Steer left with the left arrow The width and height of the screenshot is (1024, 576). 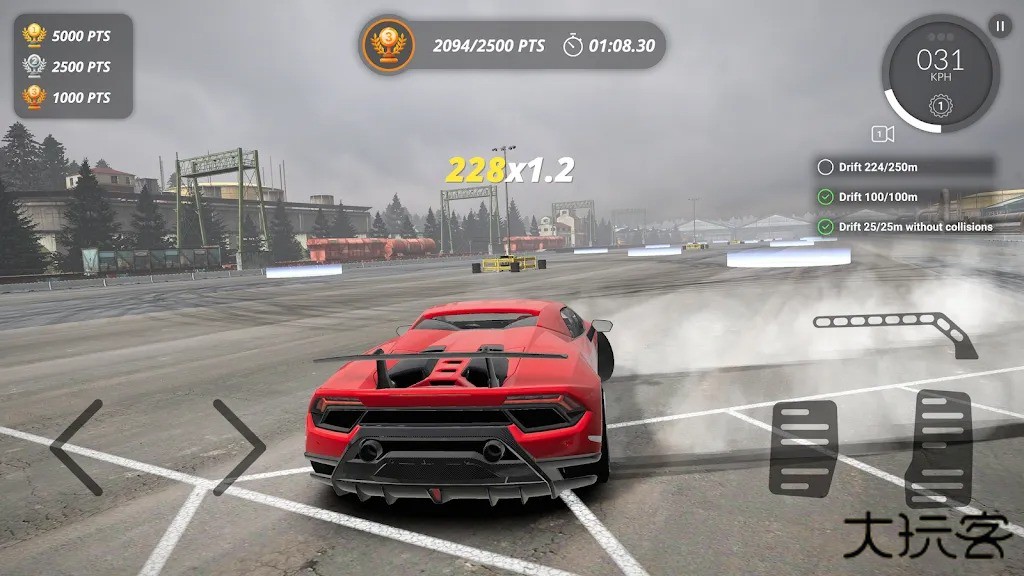(77, 447)
